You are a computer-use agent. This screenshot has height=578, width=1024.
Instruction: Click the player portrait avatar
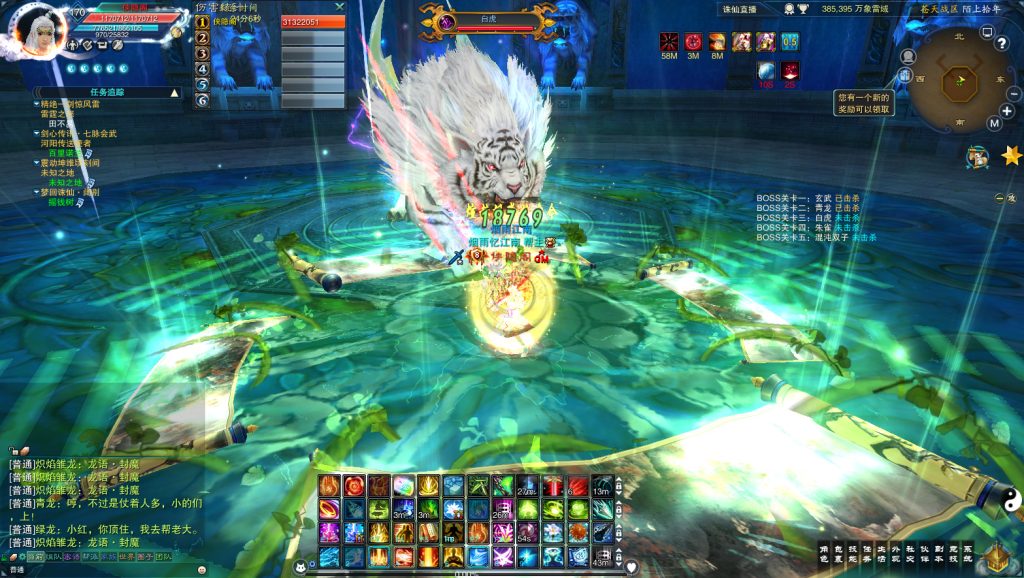point(38,30)
